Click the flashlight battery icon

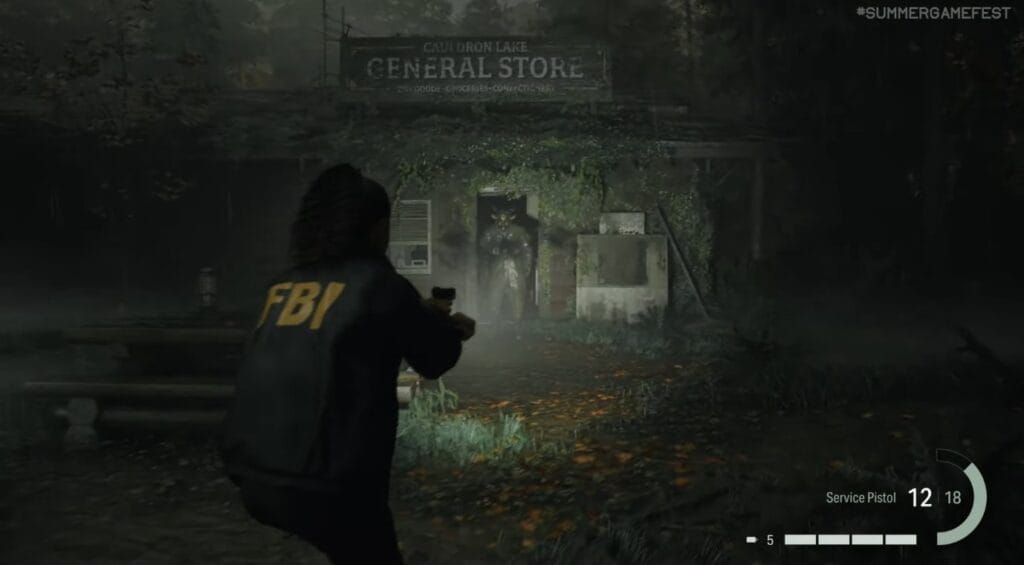752,540
